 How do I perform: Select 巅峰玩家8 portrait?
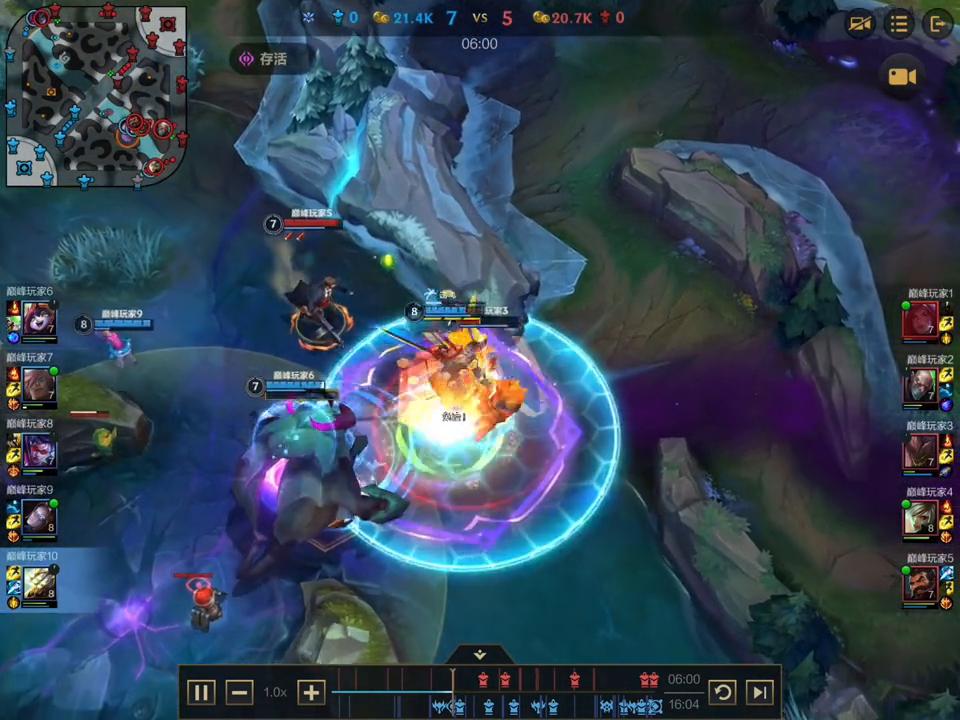coord(39,452)
